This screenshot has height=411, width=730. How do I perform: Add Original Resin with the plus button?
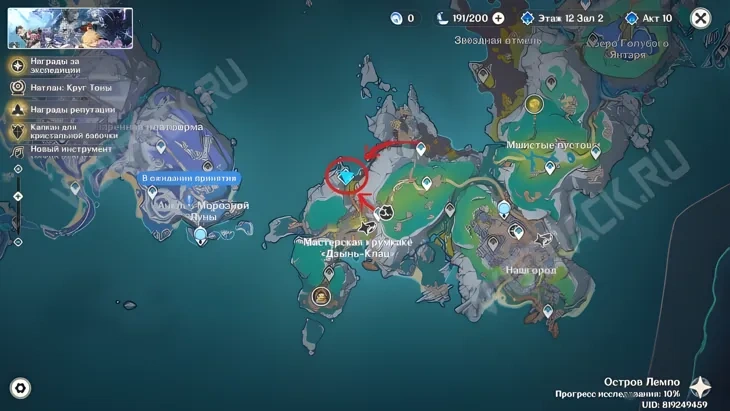click(x=498, y=18)
